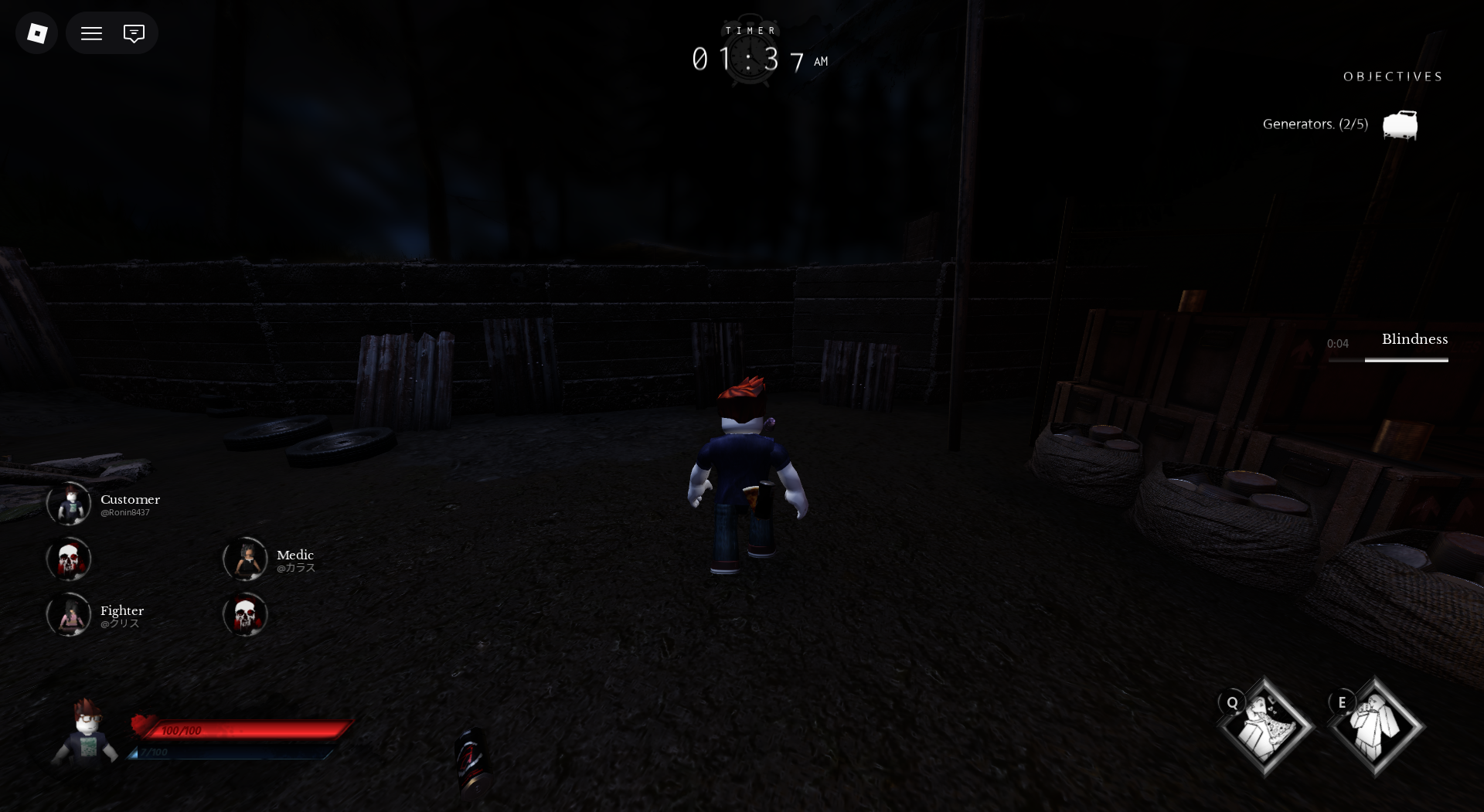Select Medic @カラス's avatar portrait
Screen dimensions: 1484x812
tap(246, 559)
